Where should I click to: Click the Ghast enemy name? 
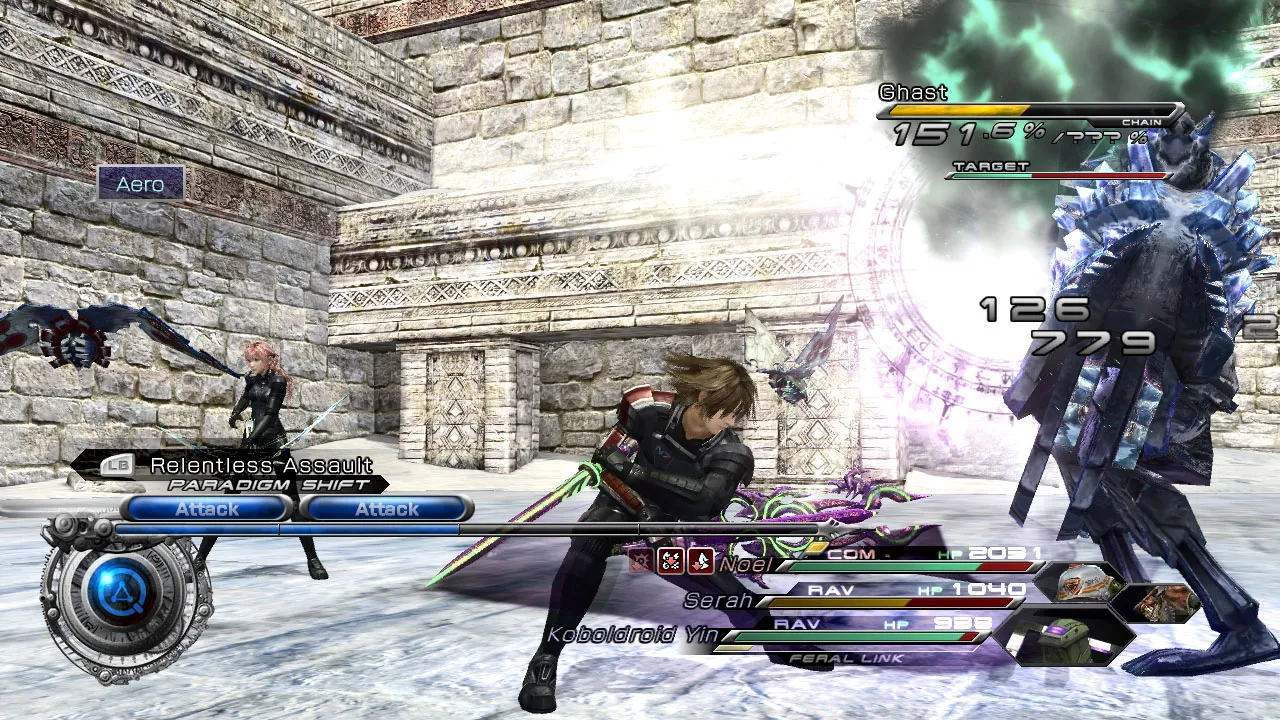tap(913, 93)
